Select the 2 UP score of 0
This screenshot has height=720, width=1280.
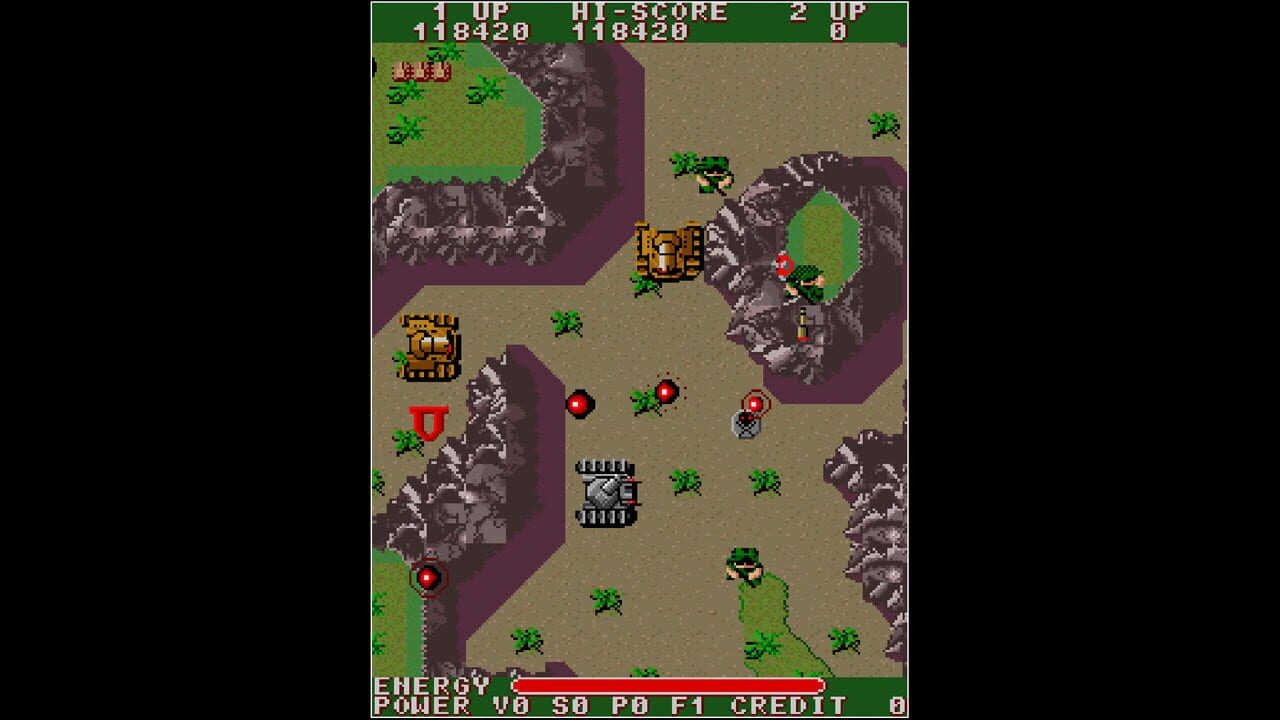836,30
